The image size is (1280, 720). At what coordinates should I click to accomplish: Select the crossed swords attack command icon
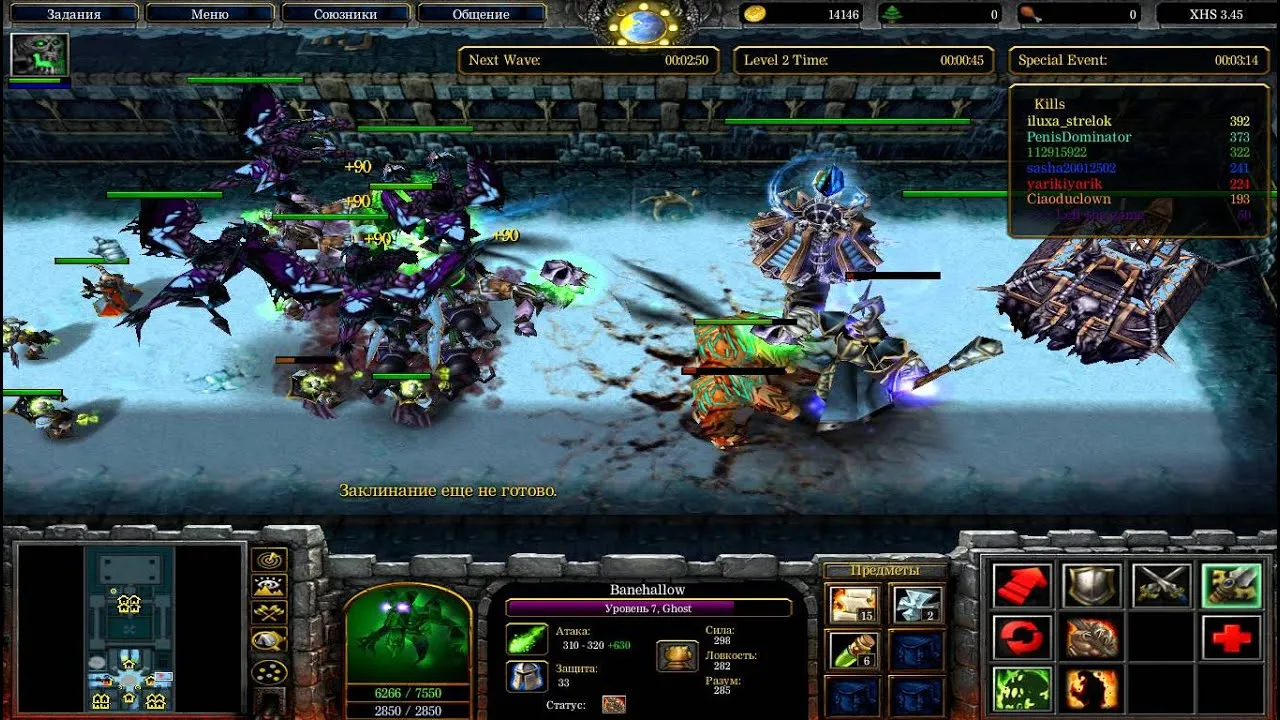(1161, 585)
